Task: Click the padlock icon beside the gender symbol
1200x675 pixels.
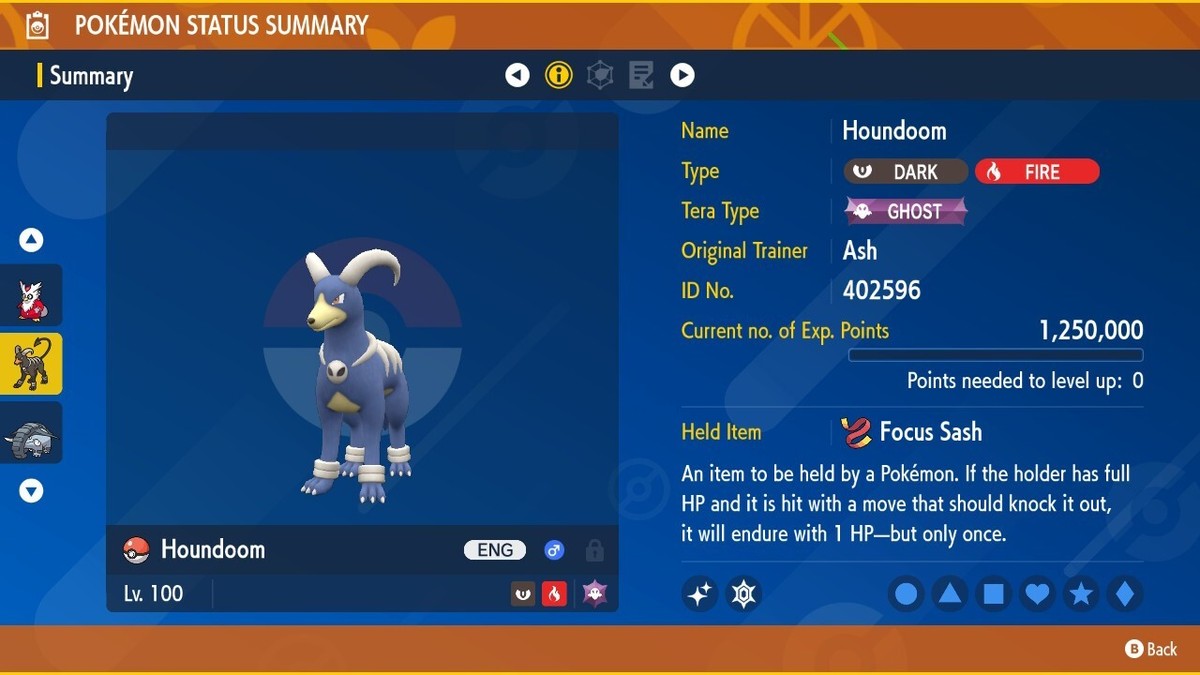Action: pyautogui.click(x=594, y=550)
